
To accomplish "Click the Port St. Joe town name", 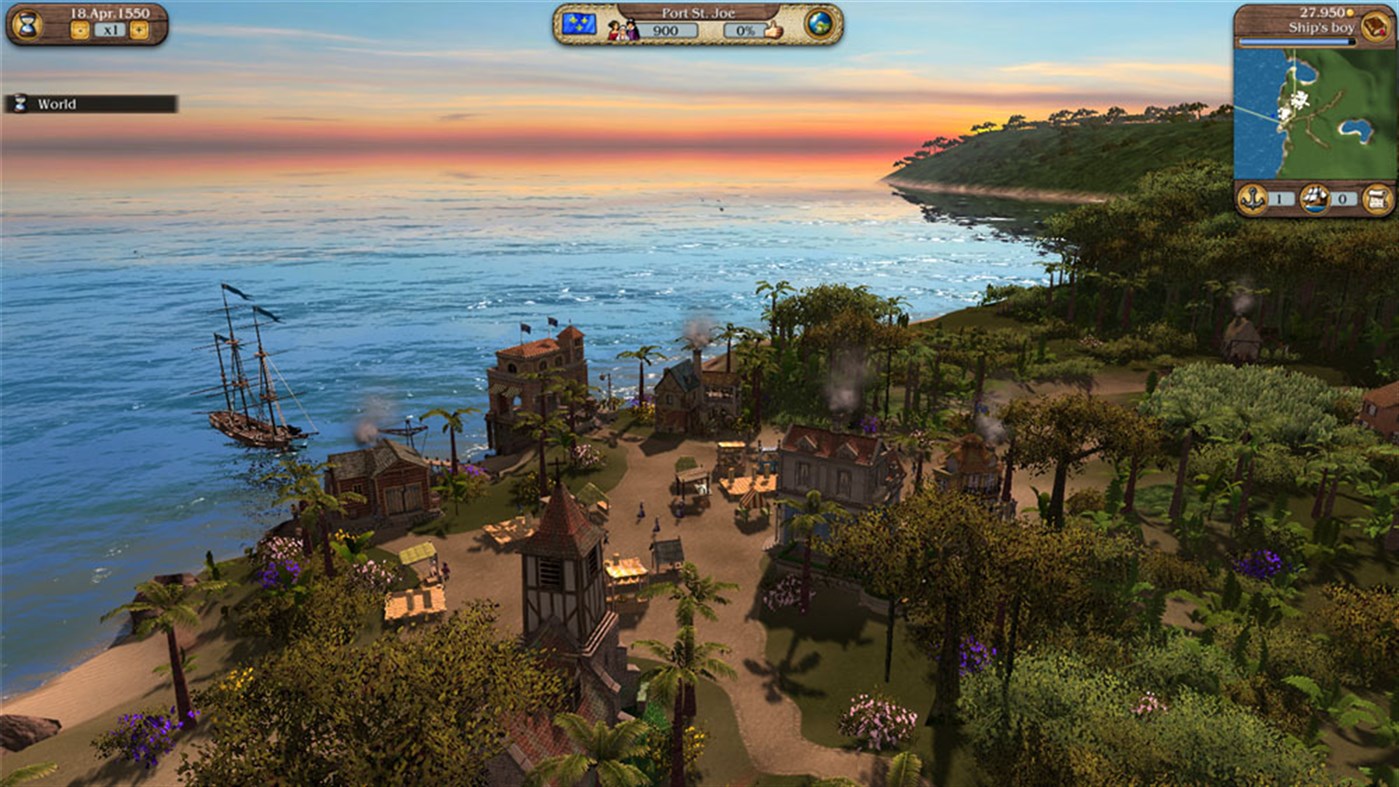I will (698, 12).
